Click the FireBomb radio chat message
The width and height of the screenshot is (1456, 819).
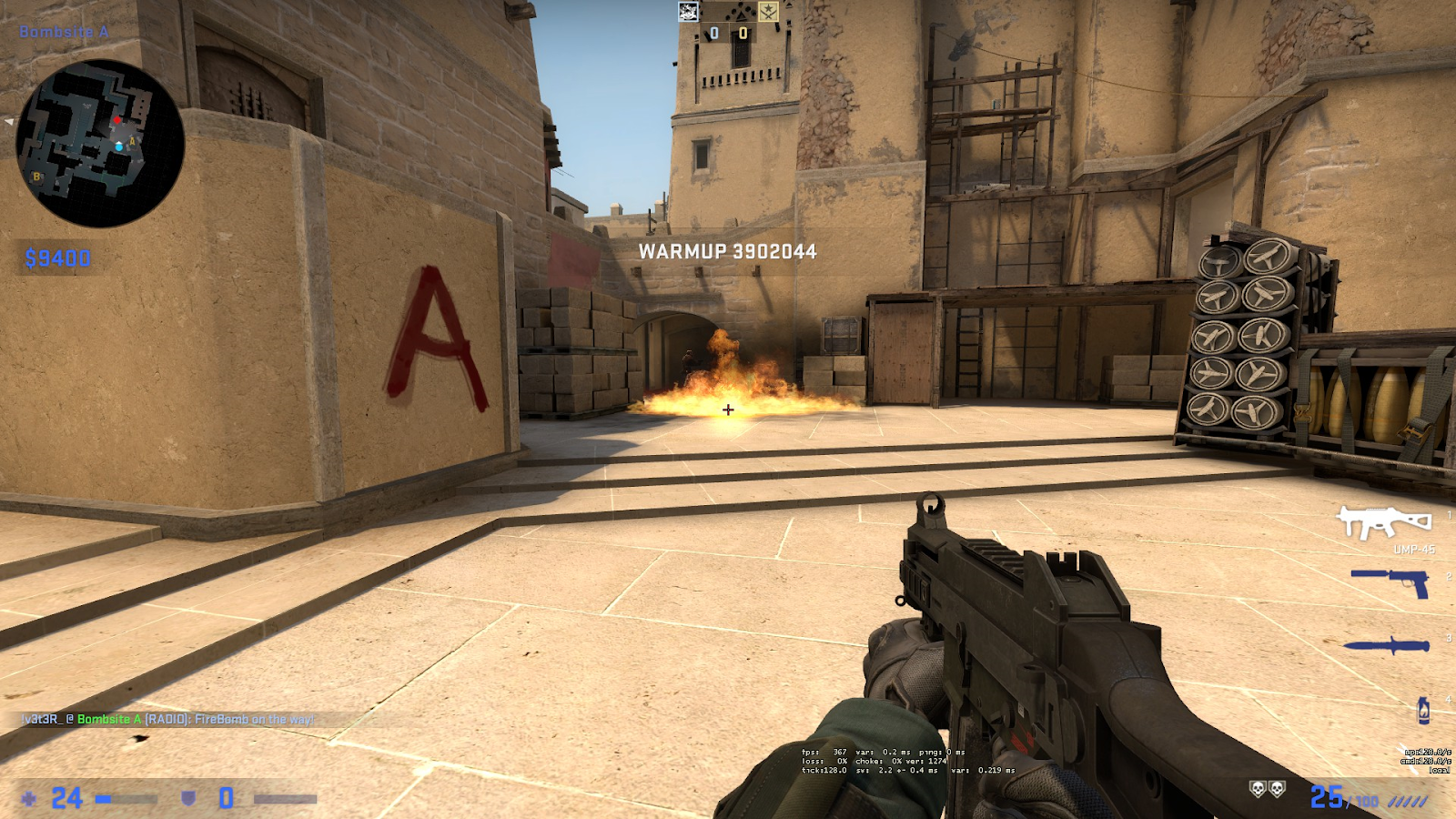(x=168, y=719)
